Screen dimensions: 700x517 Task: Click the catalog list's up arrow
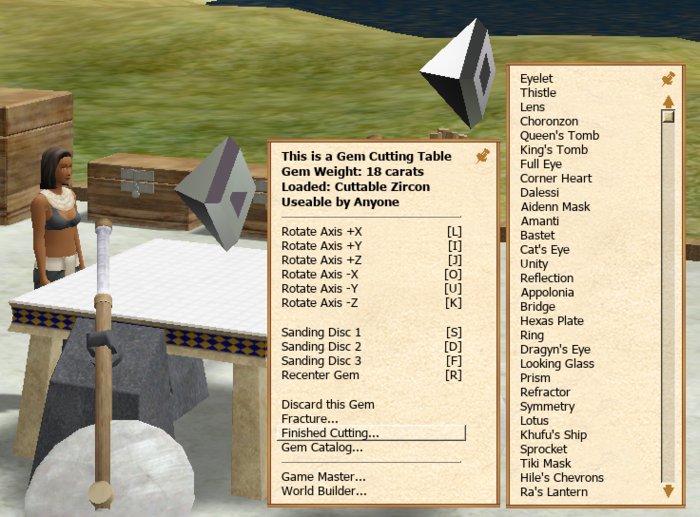pyautogui.click(x=668, y=101)
